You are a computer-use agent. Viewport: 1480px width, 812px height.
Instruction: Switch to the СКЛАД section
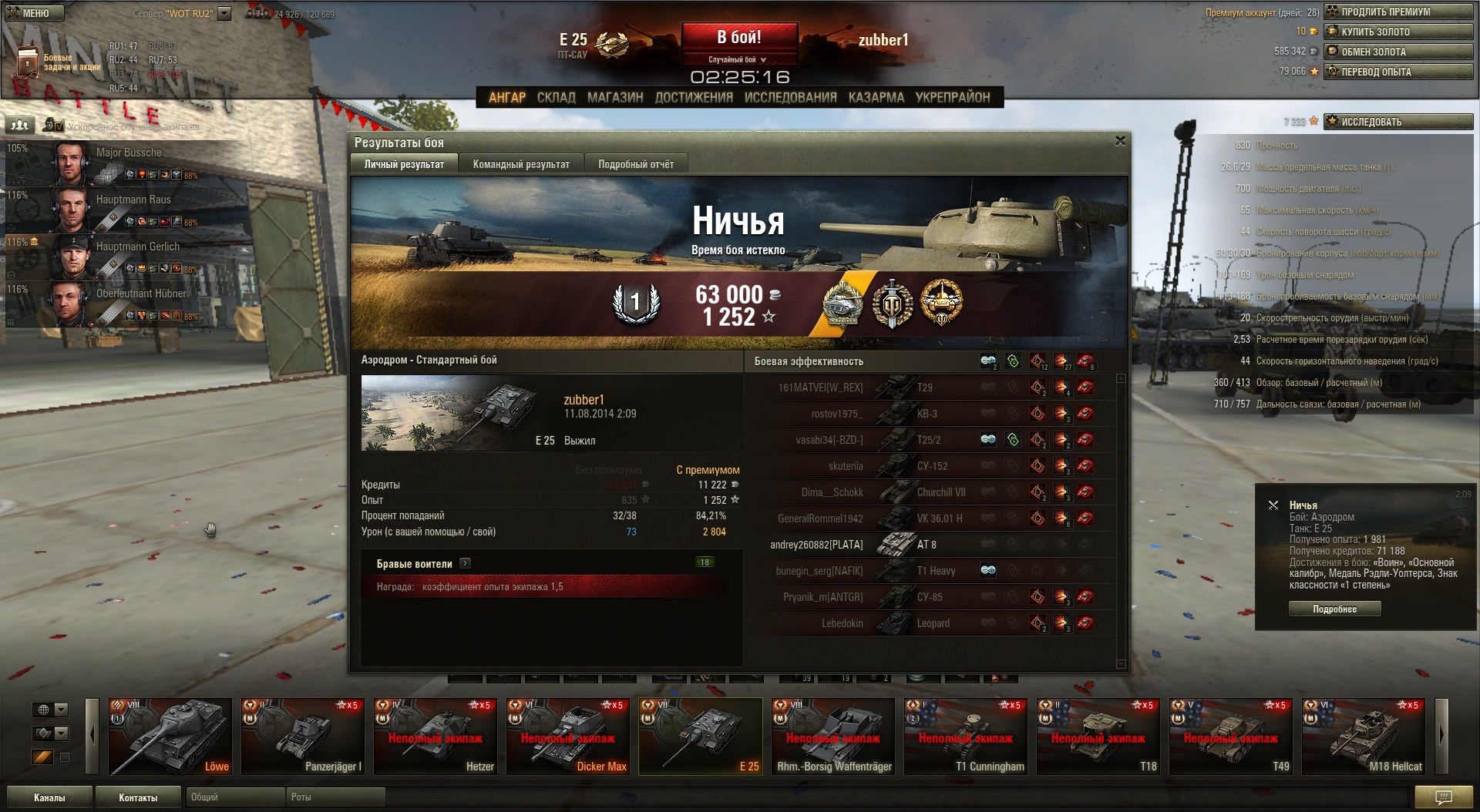point(556,97)
